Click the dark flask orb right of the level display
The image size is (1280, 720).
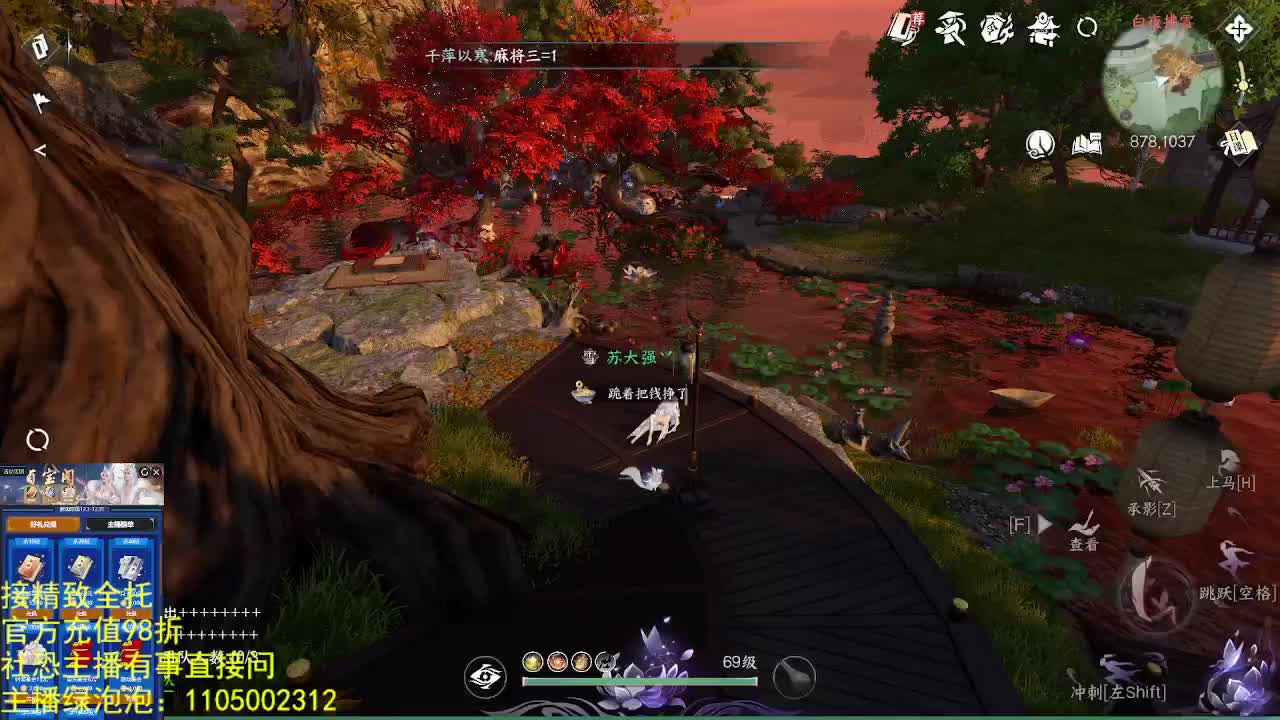coord(795,676)
